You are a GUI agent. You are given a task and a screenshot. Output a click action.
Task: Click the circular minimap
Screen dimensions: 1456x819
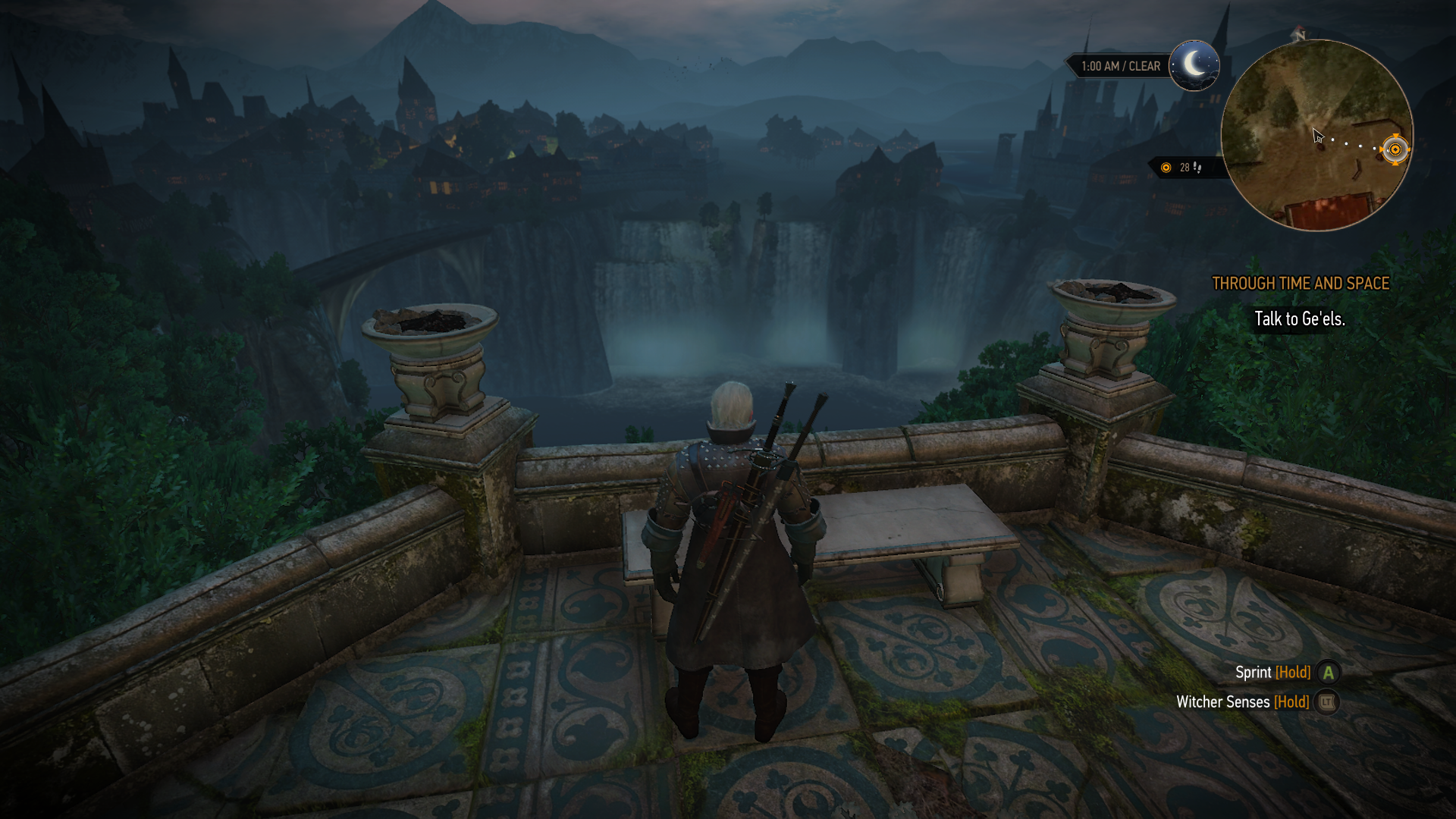coord(1316,135)
